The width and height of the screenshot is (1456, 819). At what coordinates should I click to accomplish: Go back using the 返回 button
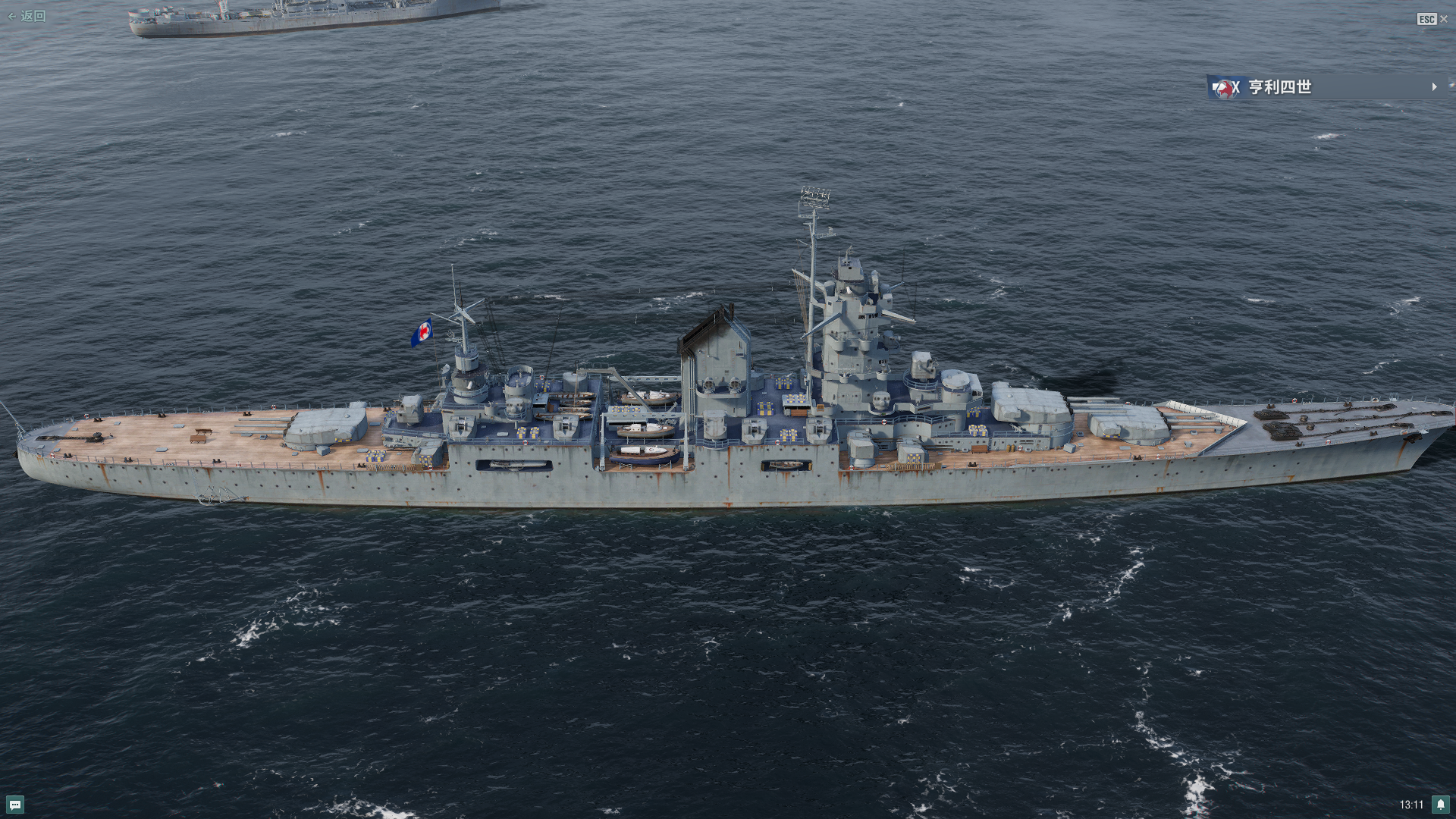point(27,16)
